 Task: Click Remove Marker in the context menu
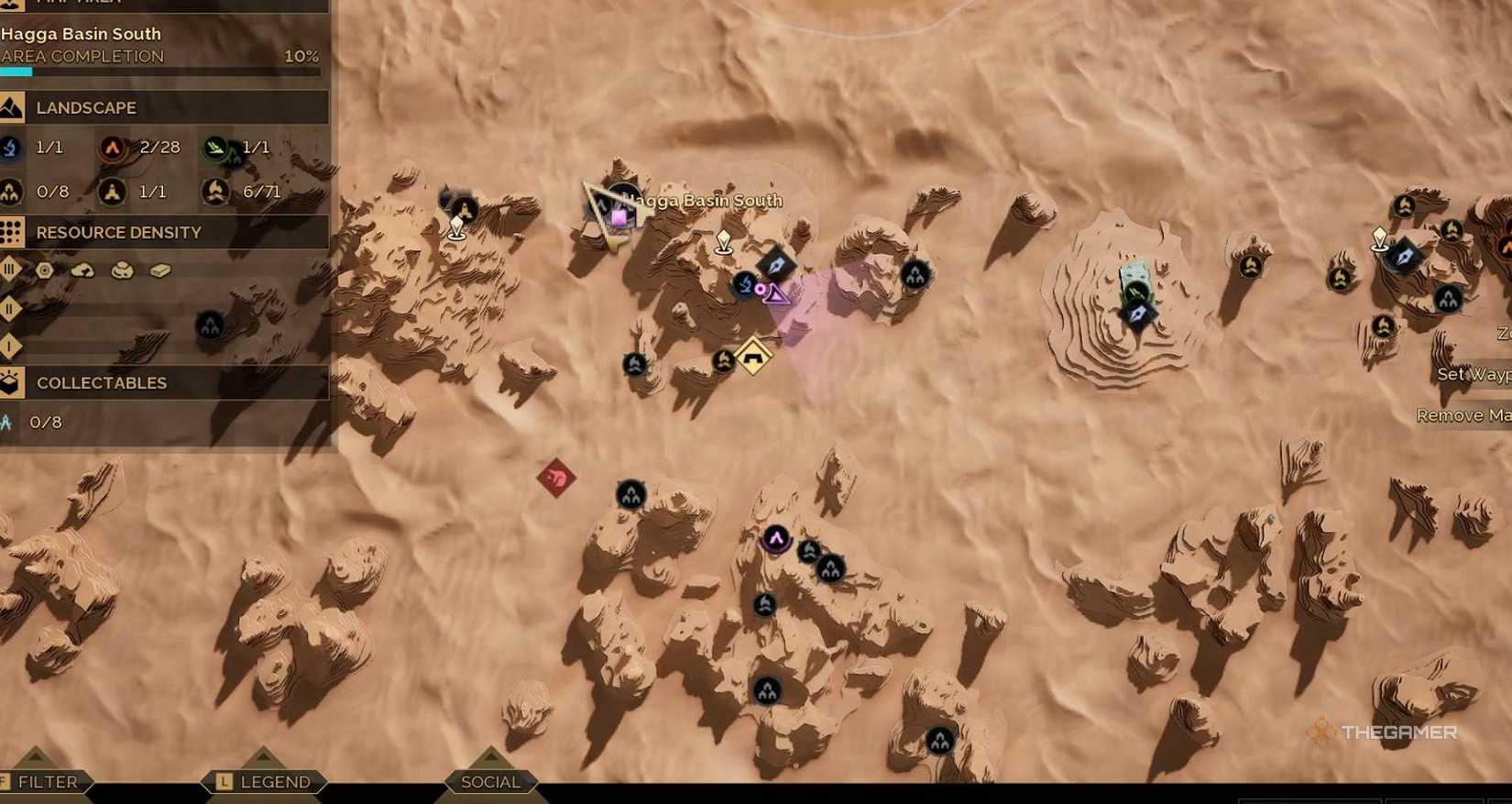[1464, 414]
